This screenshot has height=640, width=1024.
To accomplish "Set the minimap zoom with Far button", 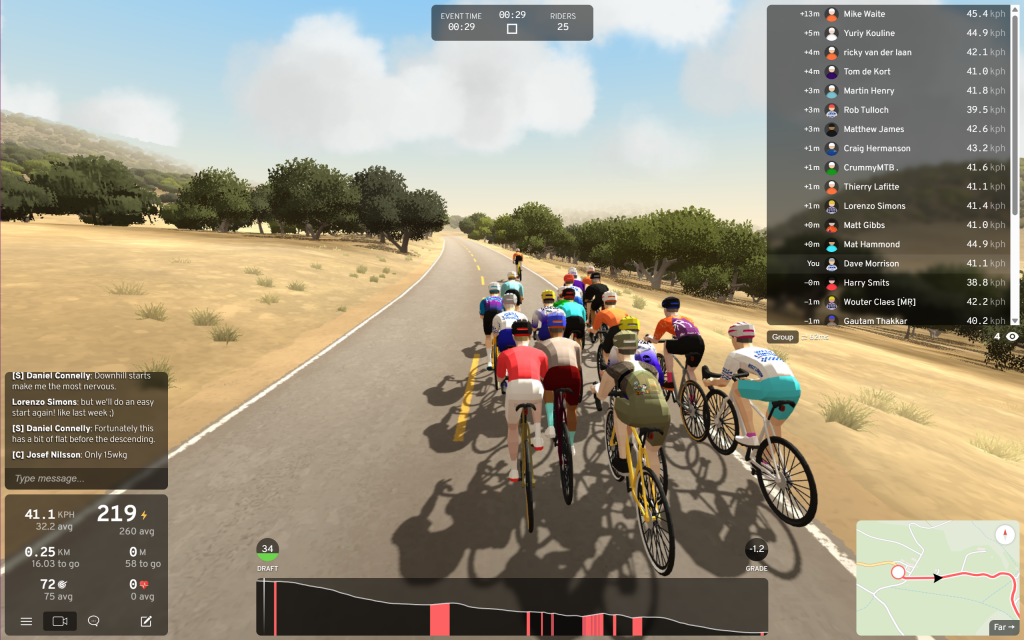I will pos(1002,627).
